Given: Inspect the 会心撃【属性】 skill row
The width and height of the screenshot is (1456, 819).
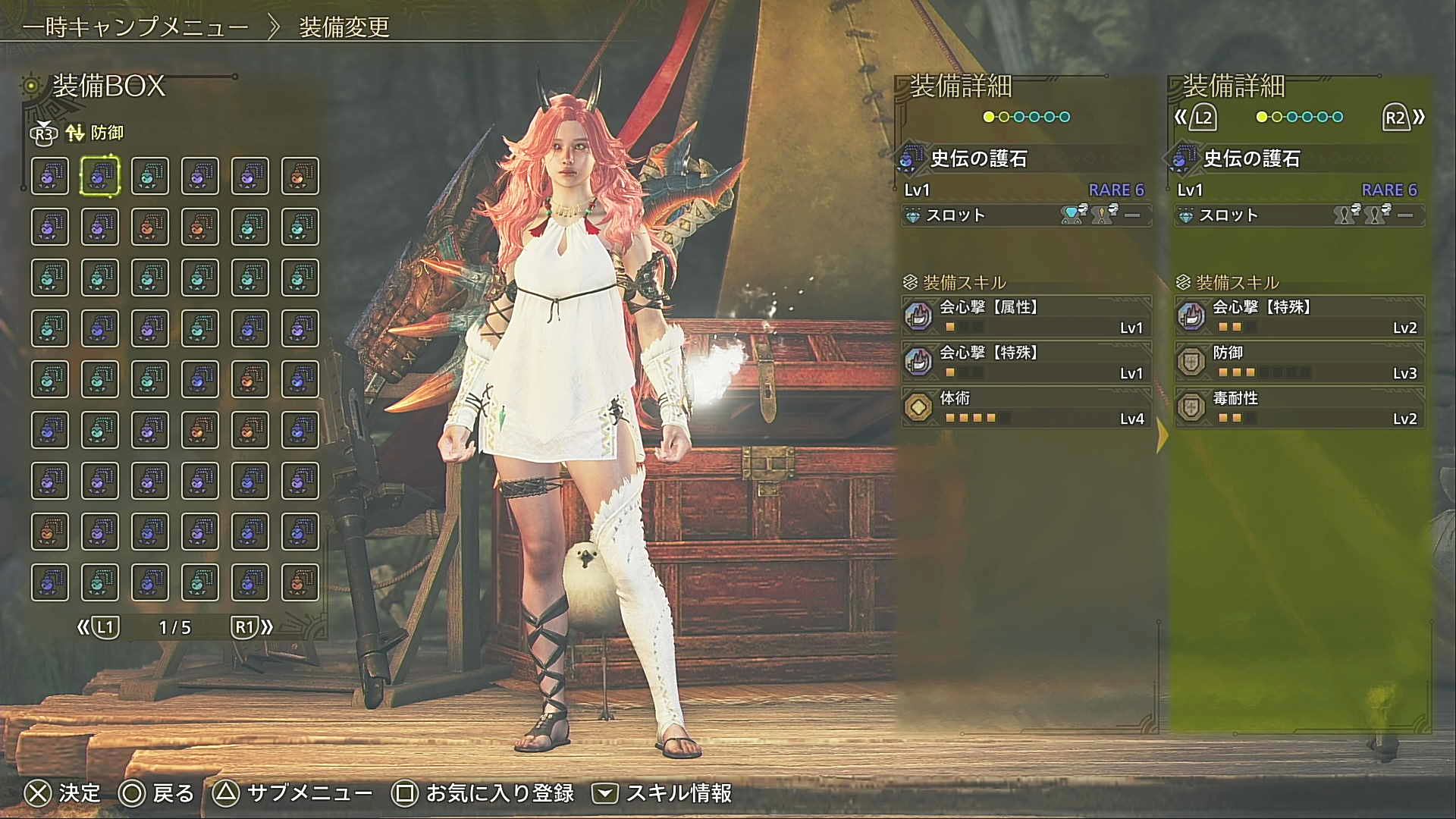Looking at the screenshot, I should [x=1026, y=316].
